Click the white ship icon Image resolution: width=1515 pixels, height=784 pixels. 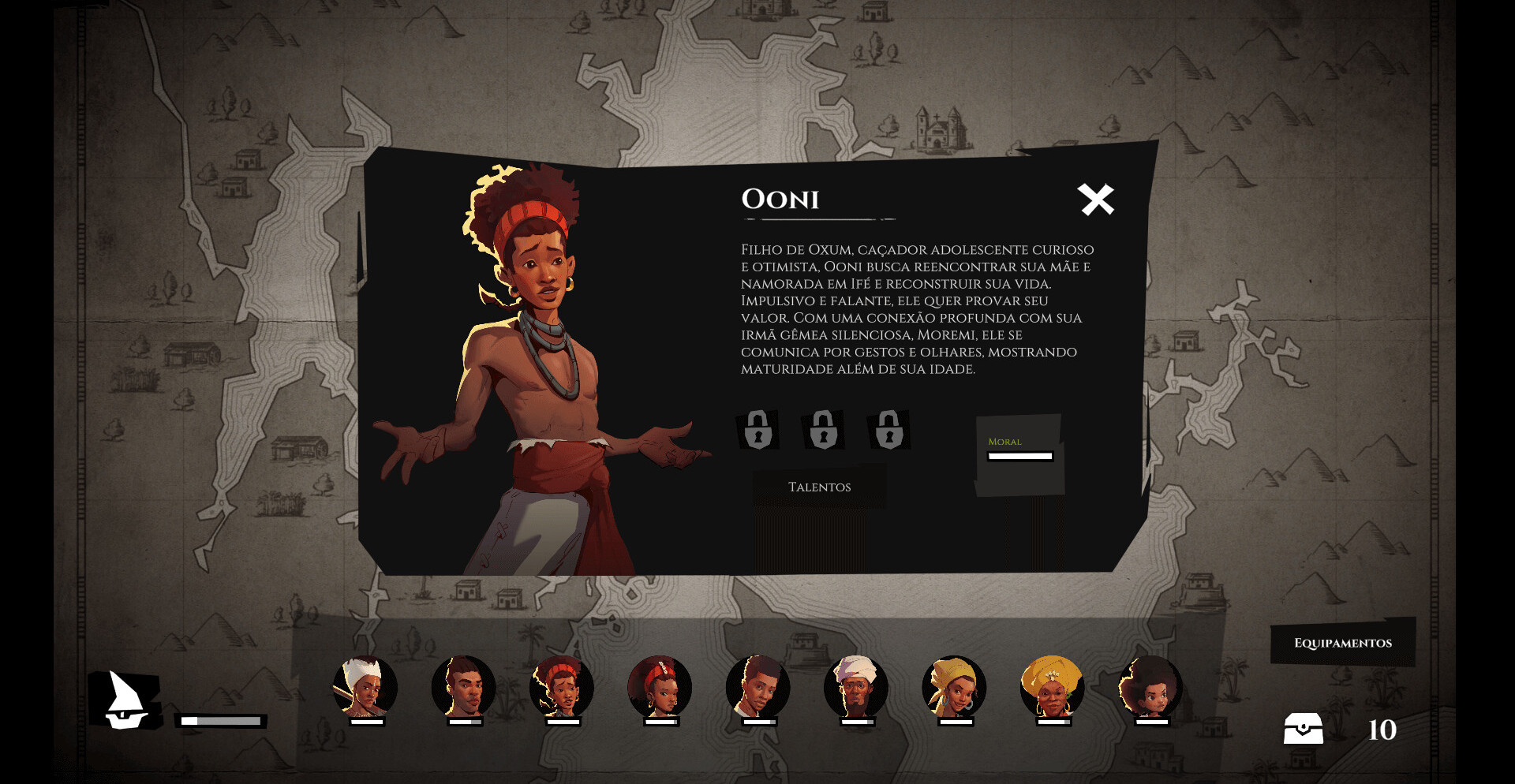[126, 700]
